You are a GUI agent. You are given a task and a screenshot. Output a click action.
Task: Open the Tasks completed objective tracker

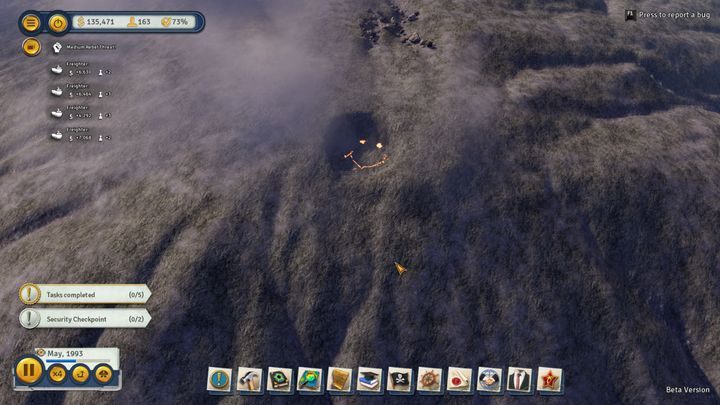click(x=85, y=295)
